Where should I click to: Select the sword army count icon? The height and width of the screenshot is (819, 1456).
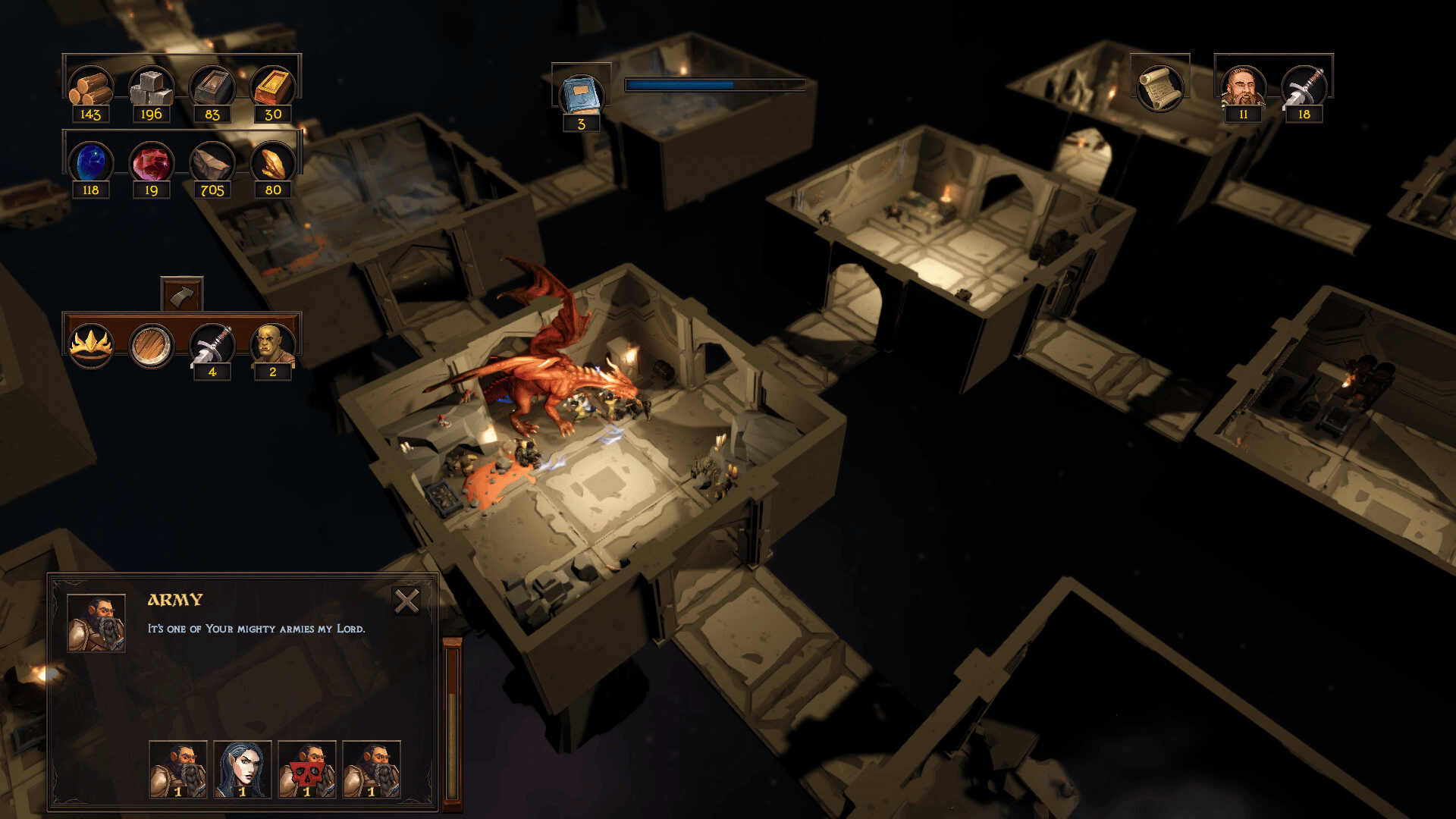coord(1304,87)
